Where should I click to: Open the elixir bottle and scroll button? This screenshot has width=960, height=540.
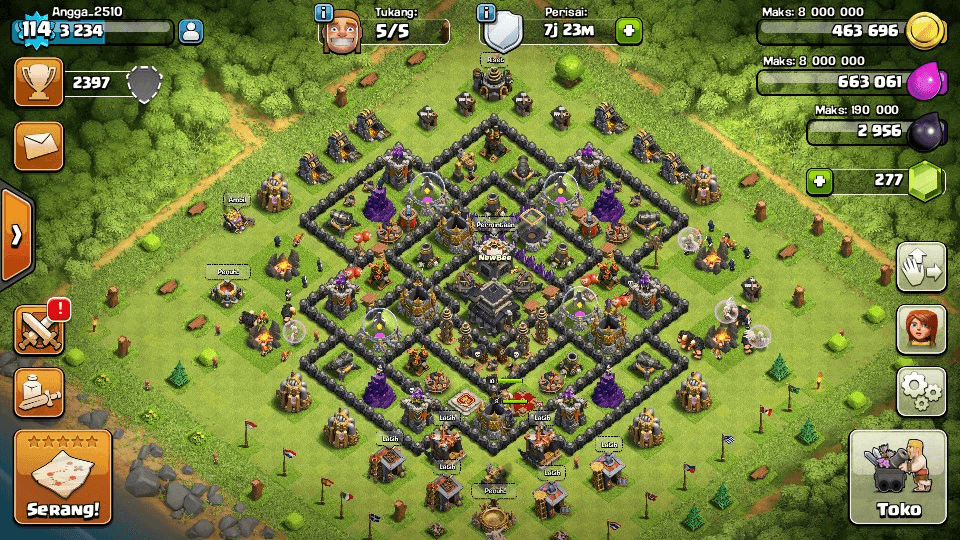pos(38,392)
